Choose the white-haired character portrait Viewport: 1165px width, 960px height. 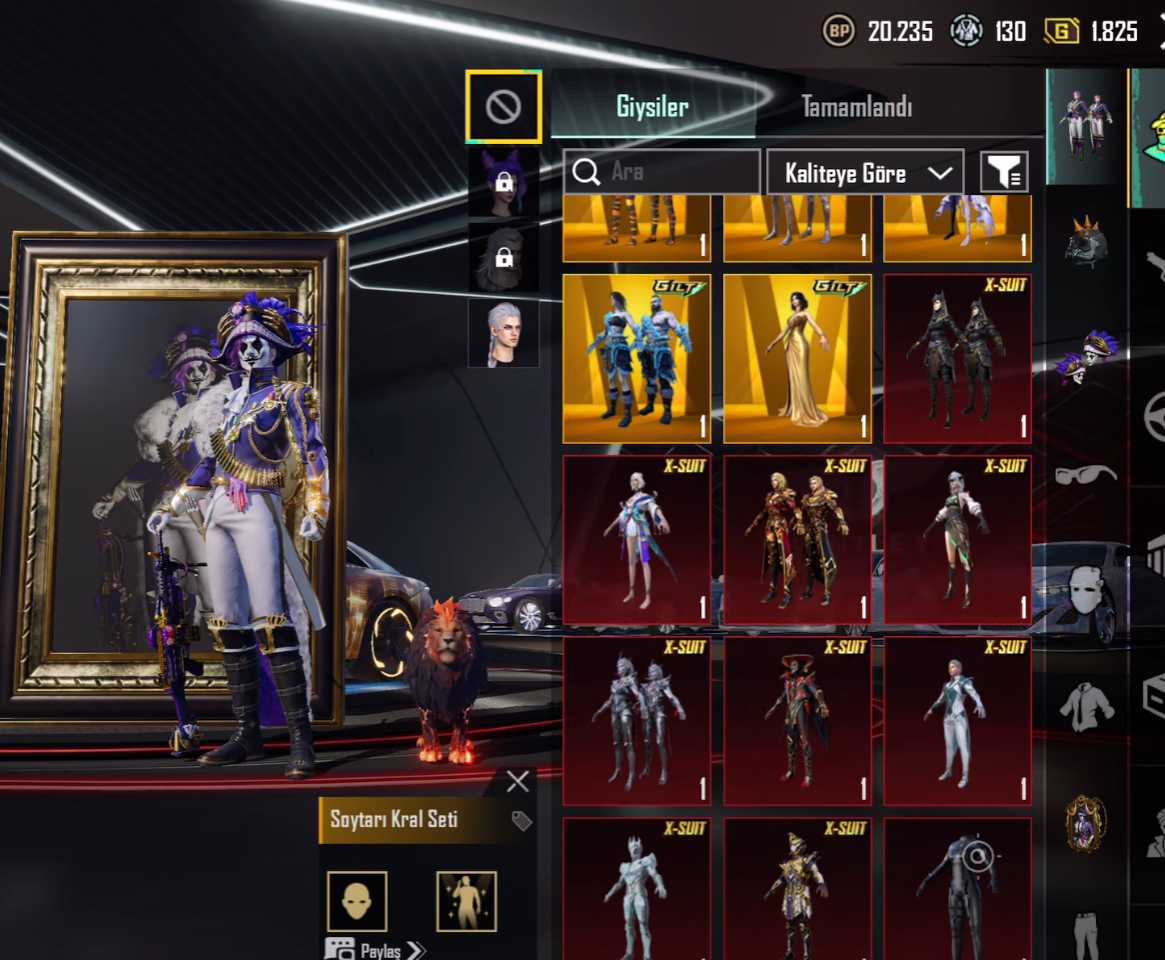[x=504, y=334]
